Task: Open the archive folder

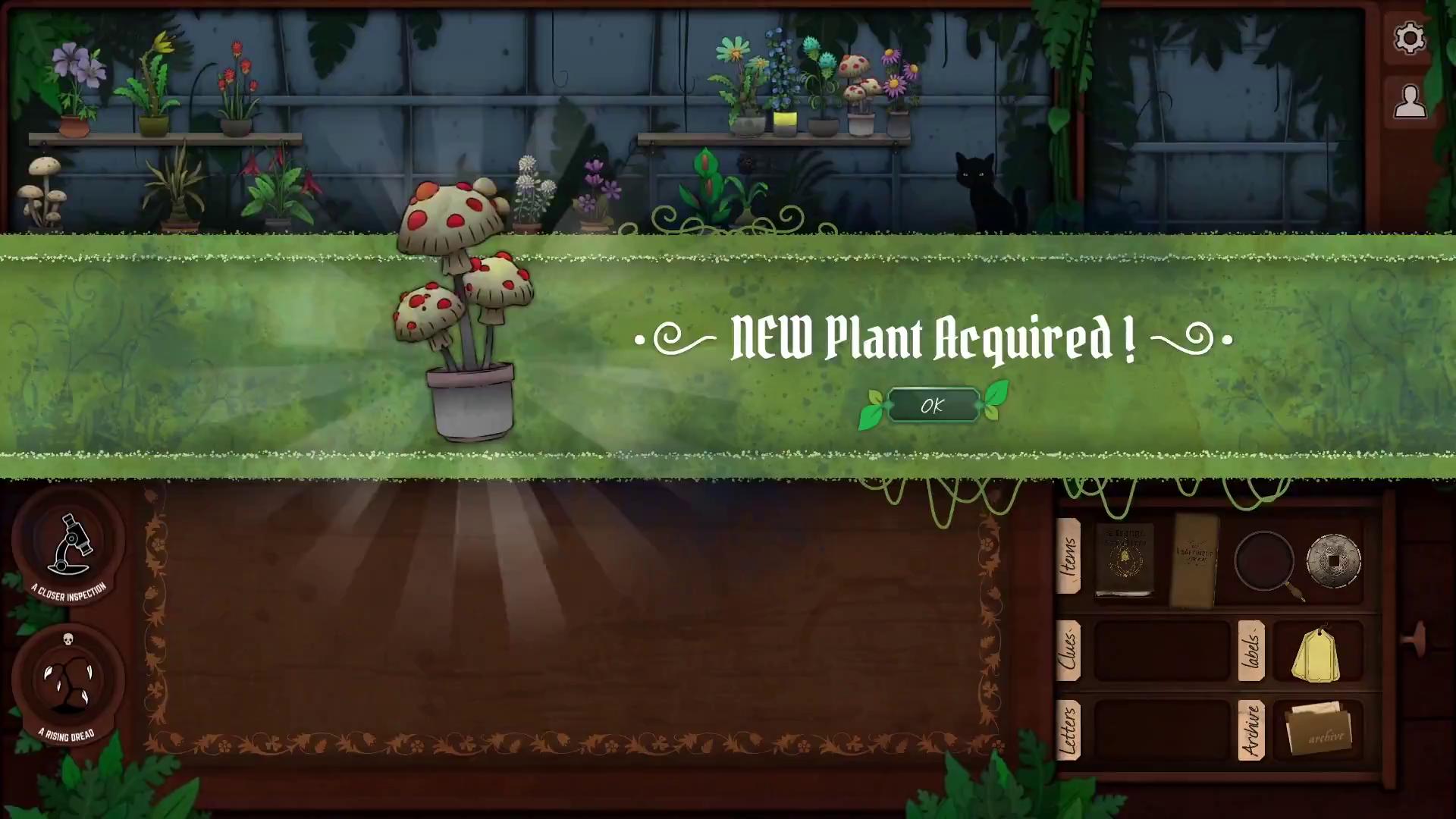Action: point(1318,729)
